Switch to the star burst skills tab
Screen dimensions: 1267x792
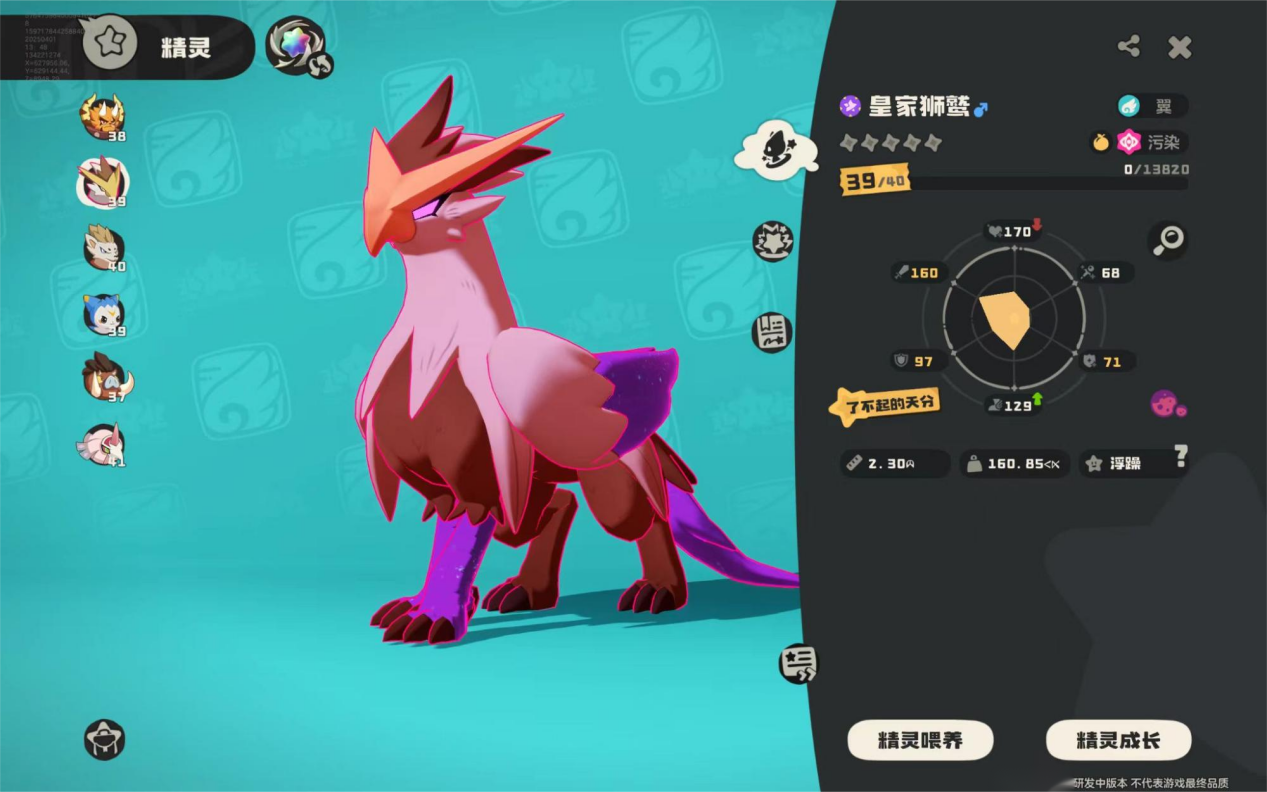click(773, 242)
